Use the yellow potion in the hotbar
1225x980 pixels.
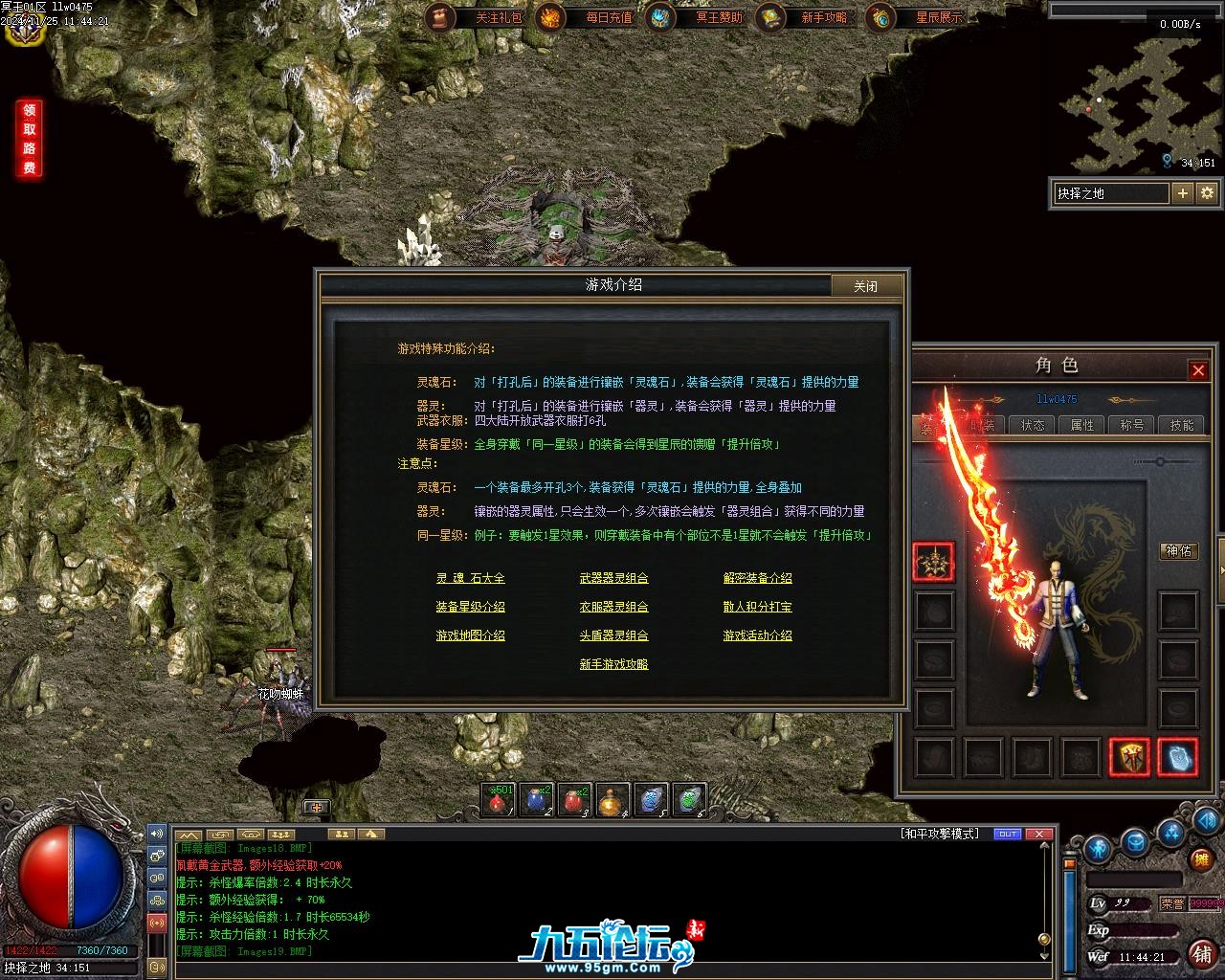(x=612, y=801)
